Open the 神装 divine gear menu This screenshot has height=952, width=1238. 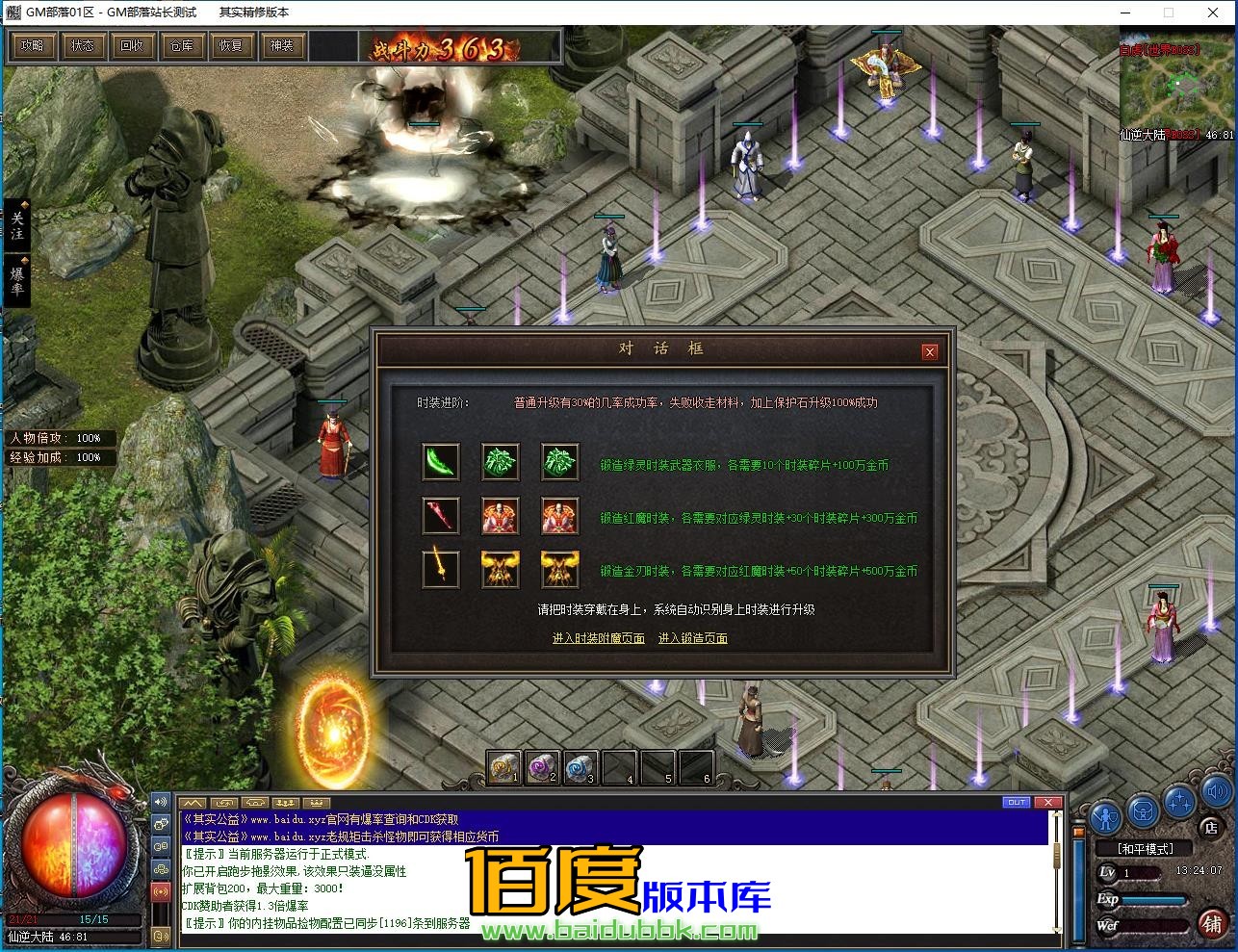(x=281, y=45)
